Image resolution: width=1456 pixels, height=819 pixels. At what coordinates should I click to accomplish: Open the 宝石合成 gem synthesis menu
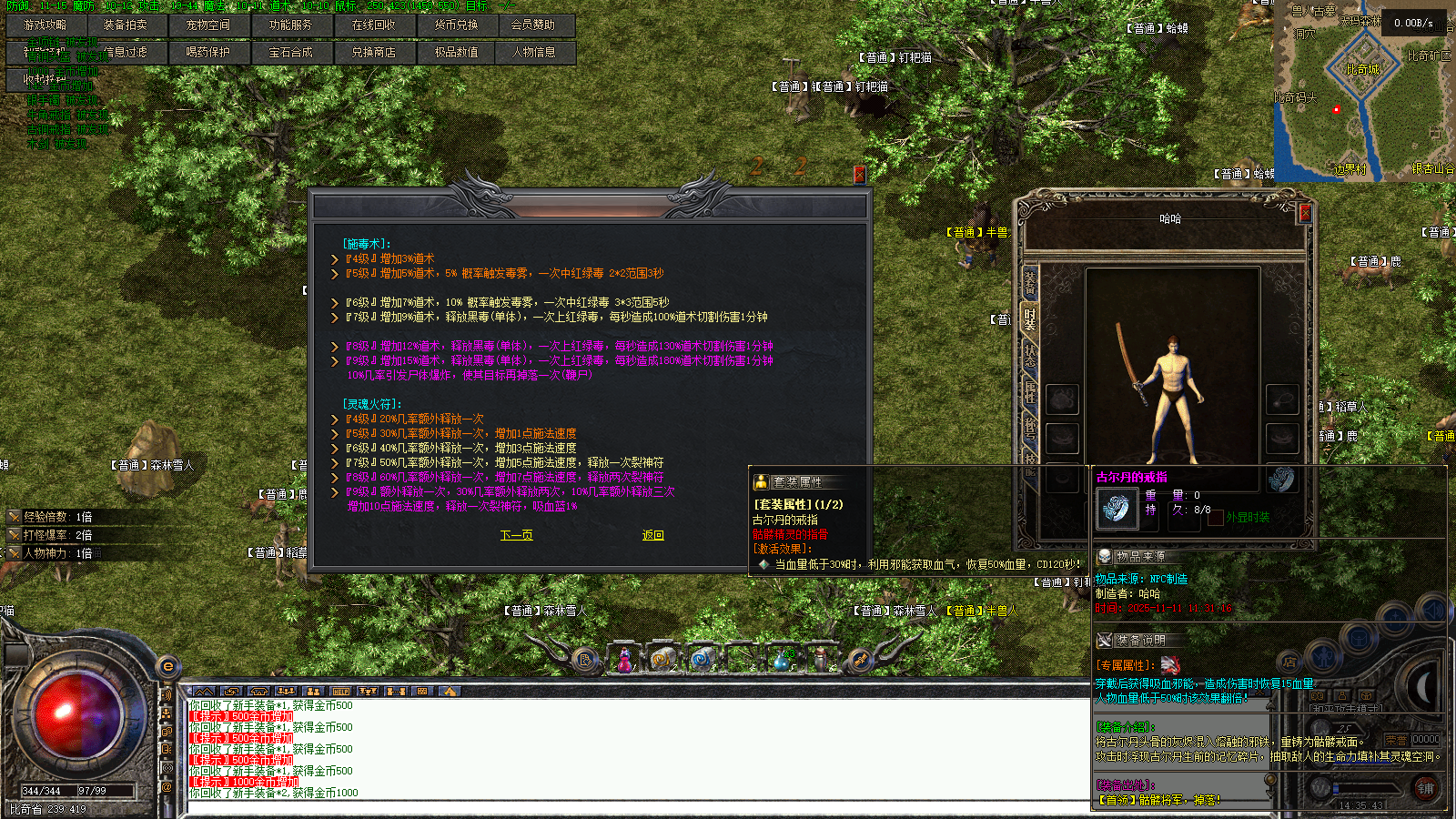click(x=291, y=53)
